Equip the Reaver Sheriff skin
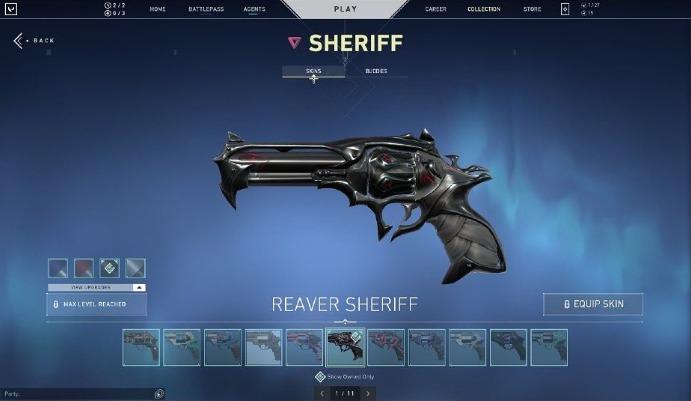691x401 pixels. pyautogui.click(x=593, y=304)
